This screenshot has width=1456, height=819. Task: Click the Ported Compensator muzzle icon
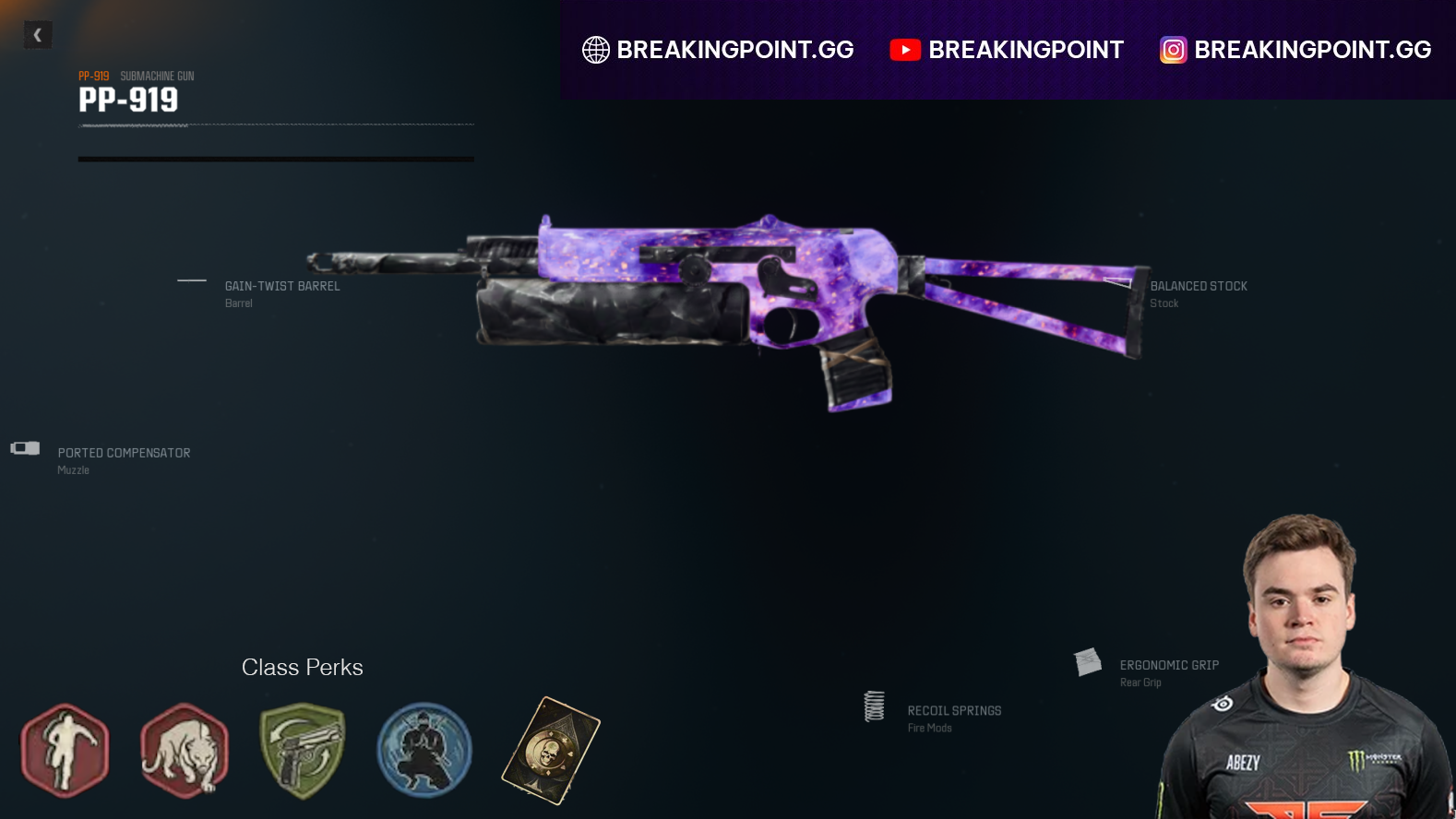coord(23,449)
